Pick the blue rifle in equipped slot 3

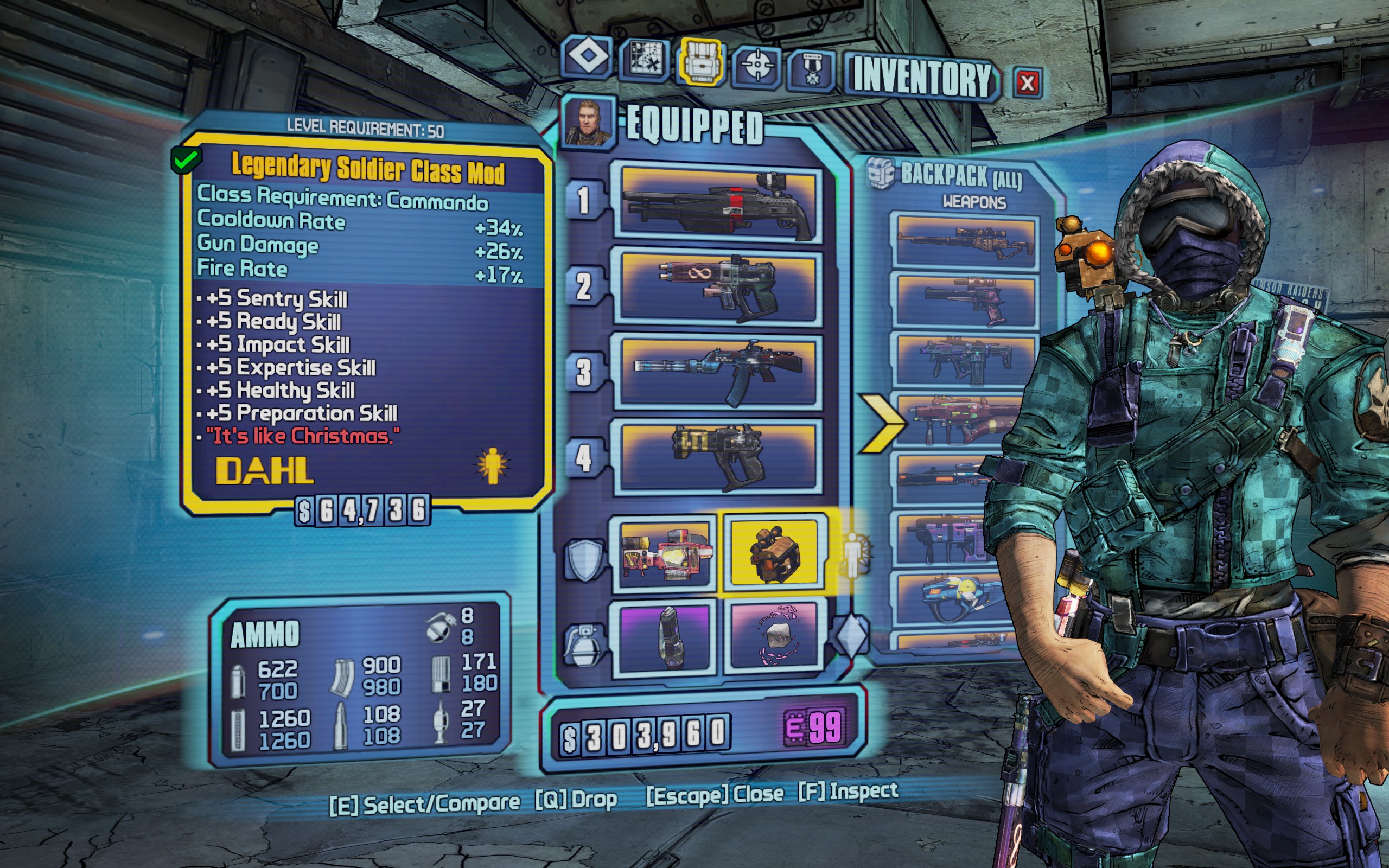pos(718,372)
